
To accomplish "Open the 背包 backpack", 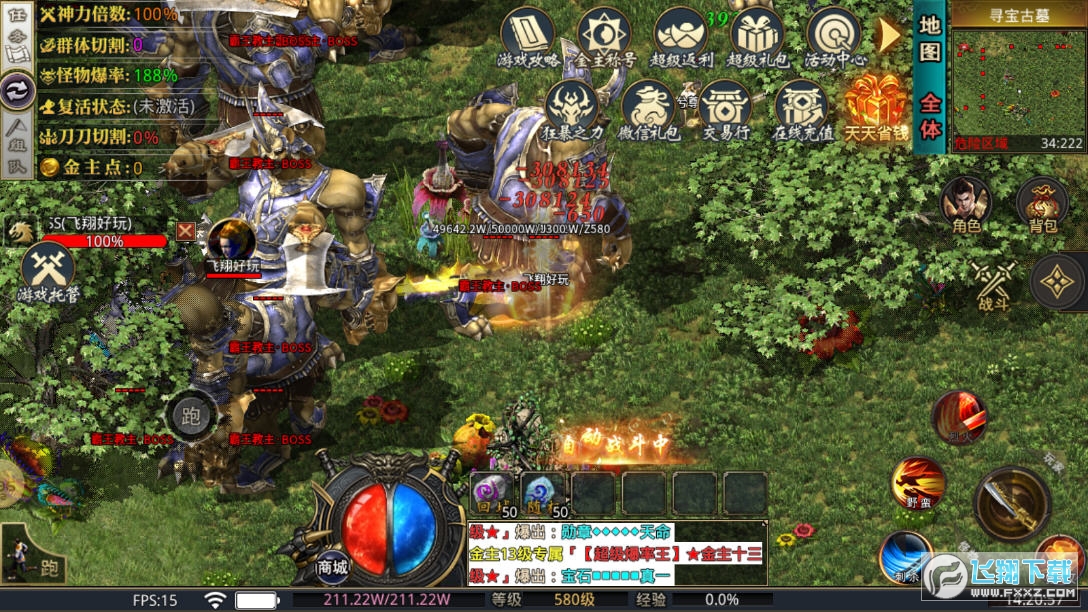I will pyautogui.click(x=1042, y=207).
